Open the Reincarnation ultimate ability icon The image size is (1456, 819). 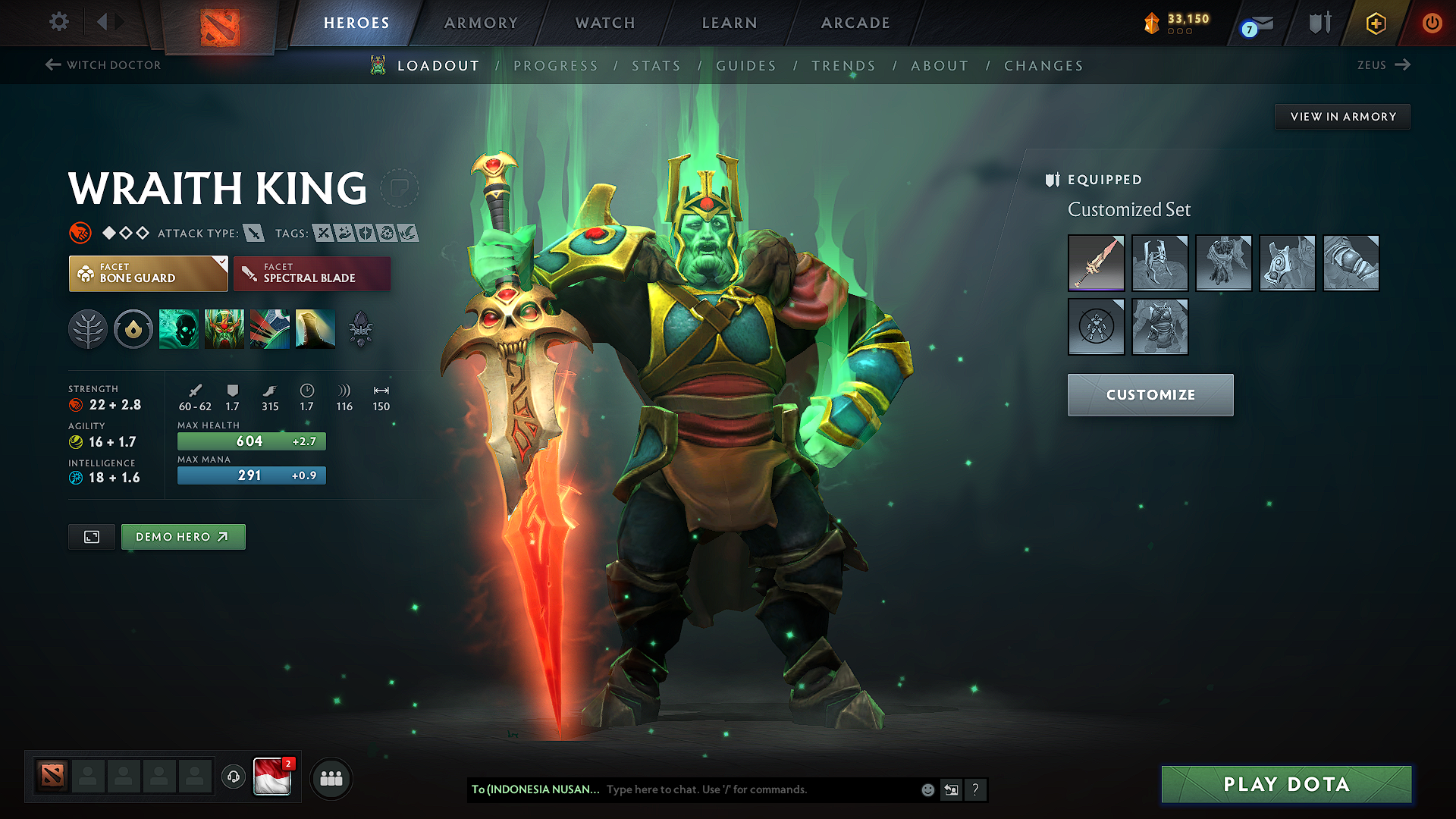coord(315,328)
